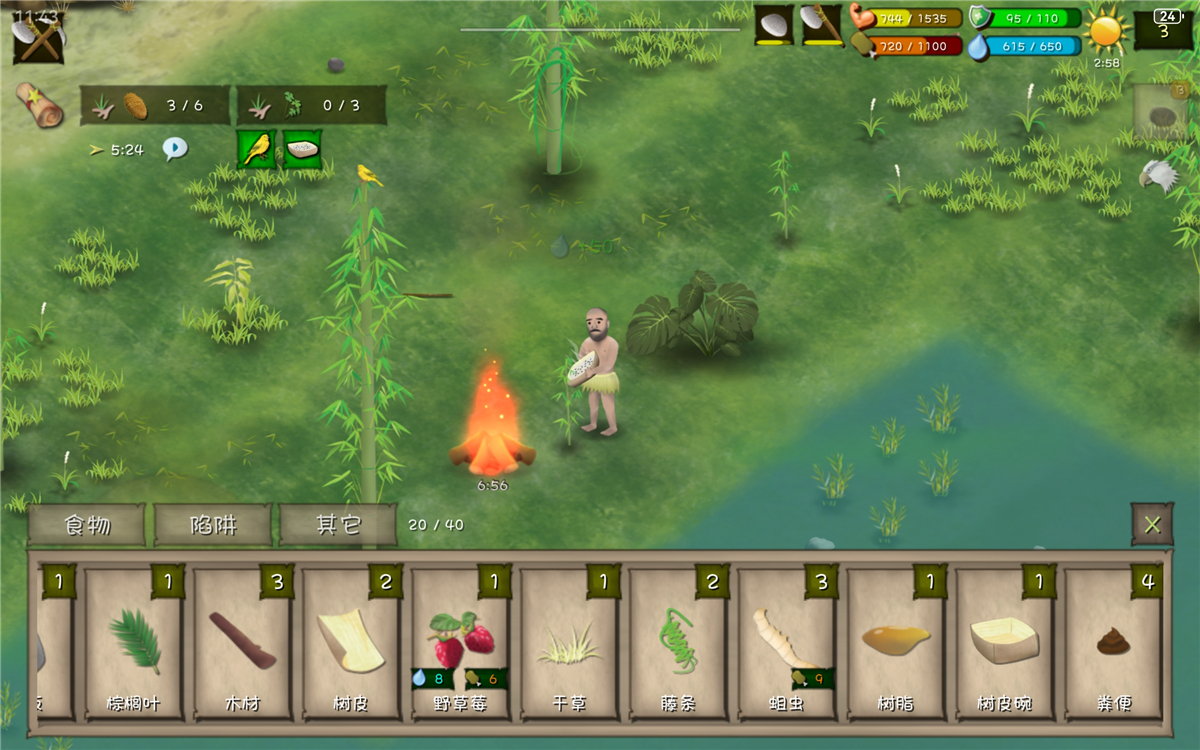Viewport: 1200px width, 750px height.
Task: Open the 陷阱 traps tab
Action: tap(213, 525)
